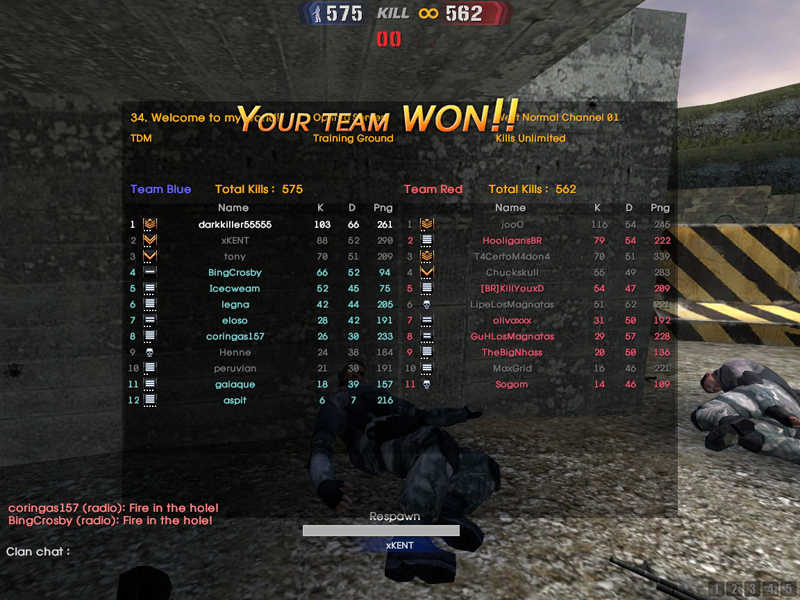Select darkkiller55555 in the Team Blue scoreboard

click(234, 224)
